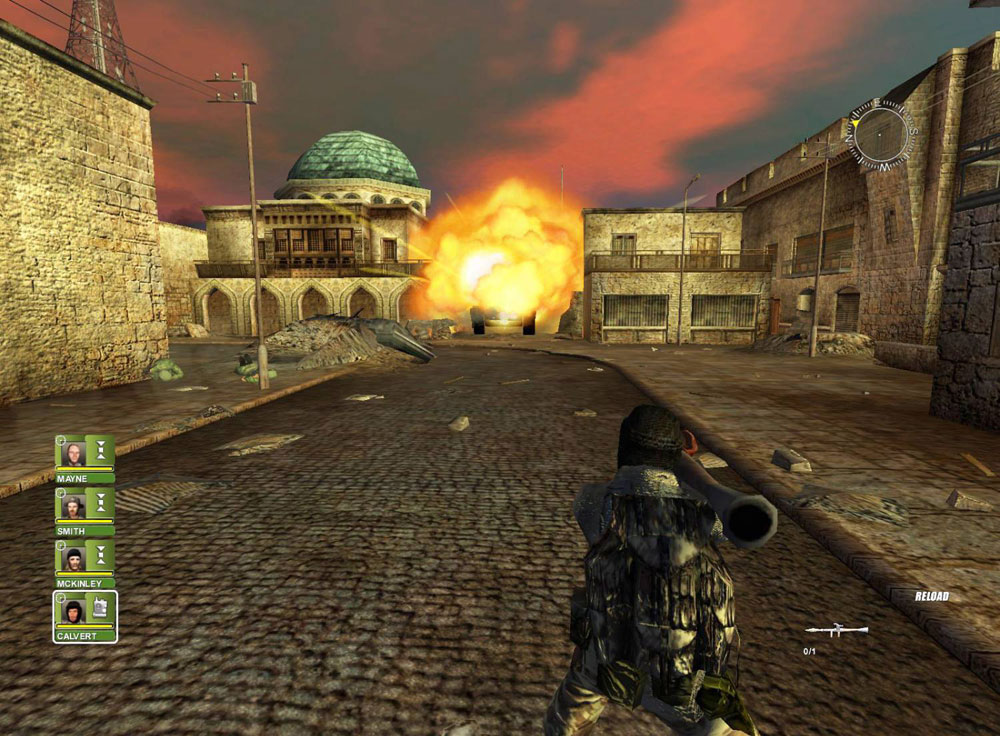This screenshot has width=1000, height=736.
Task: Choose McKinley's squad portrait
Action: (x=73, y=558)
